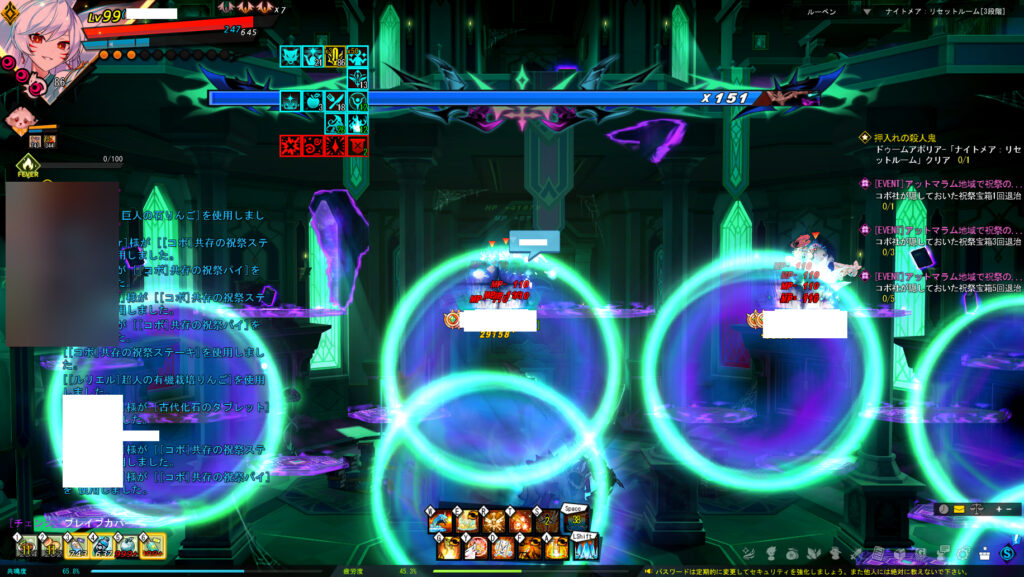The image size is (1024, 577).
Task: Open the yellow mail envelope icon
Action: click(x=959, y=509)
